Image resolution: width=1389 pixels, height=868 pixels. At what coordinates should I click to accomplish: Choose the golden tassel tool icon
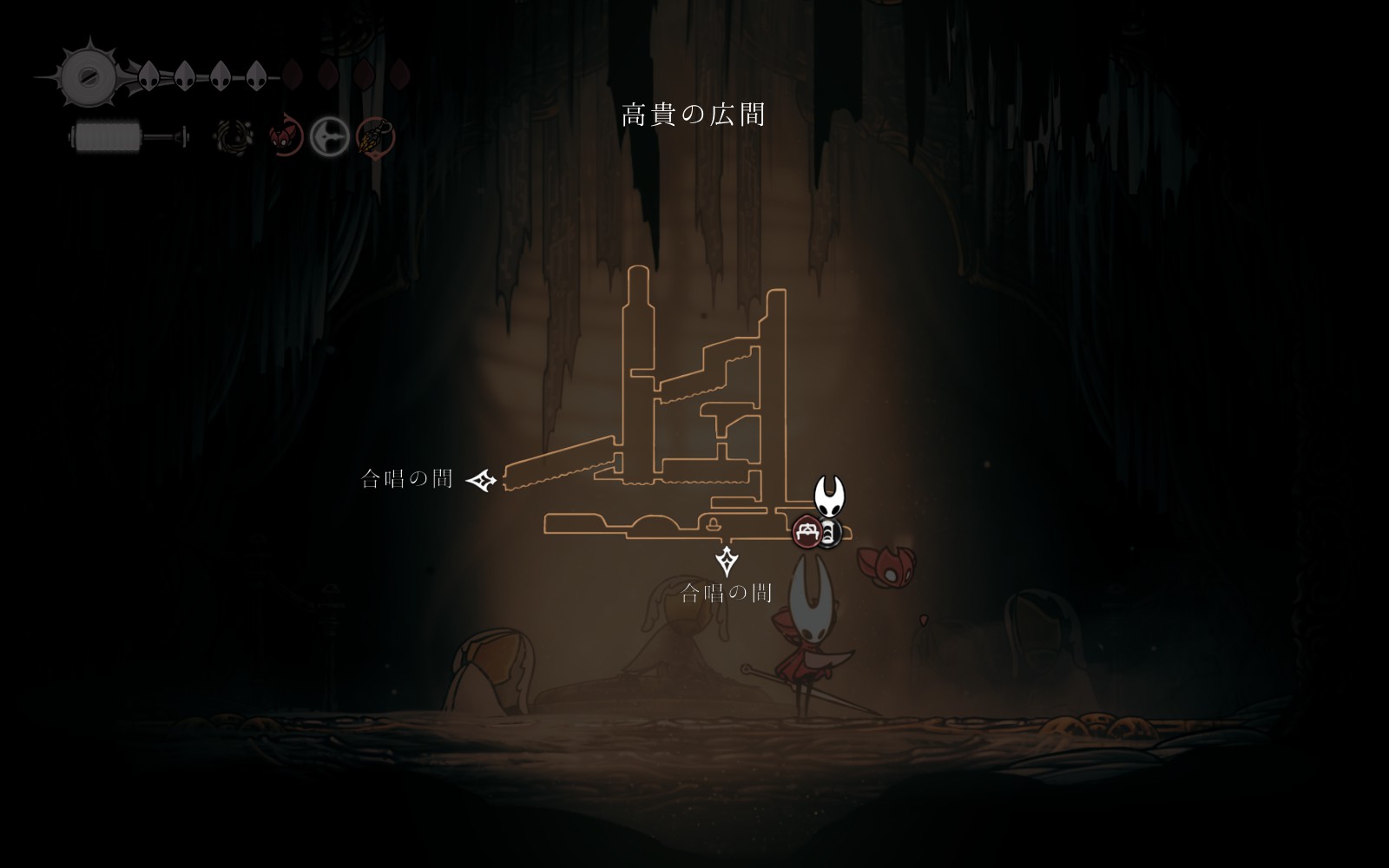click(x=375, y=137)
